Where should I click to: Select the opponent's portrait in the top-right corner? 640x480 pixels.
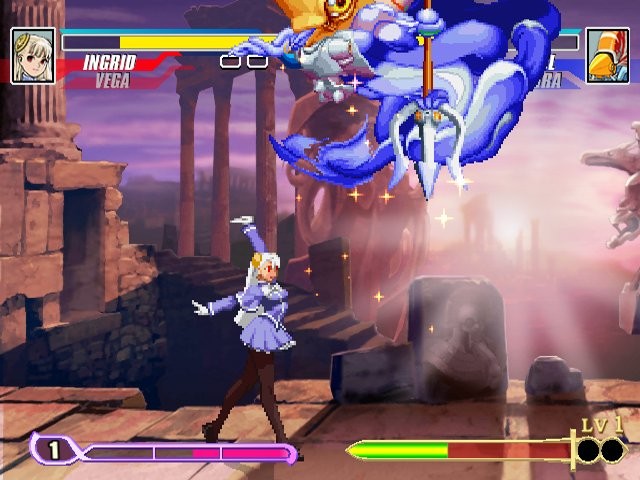pos(607,55)
